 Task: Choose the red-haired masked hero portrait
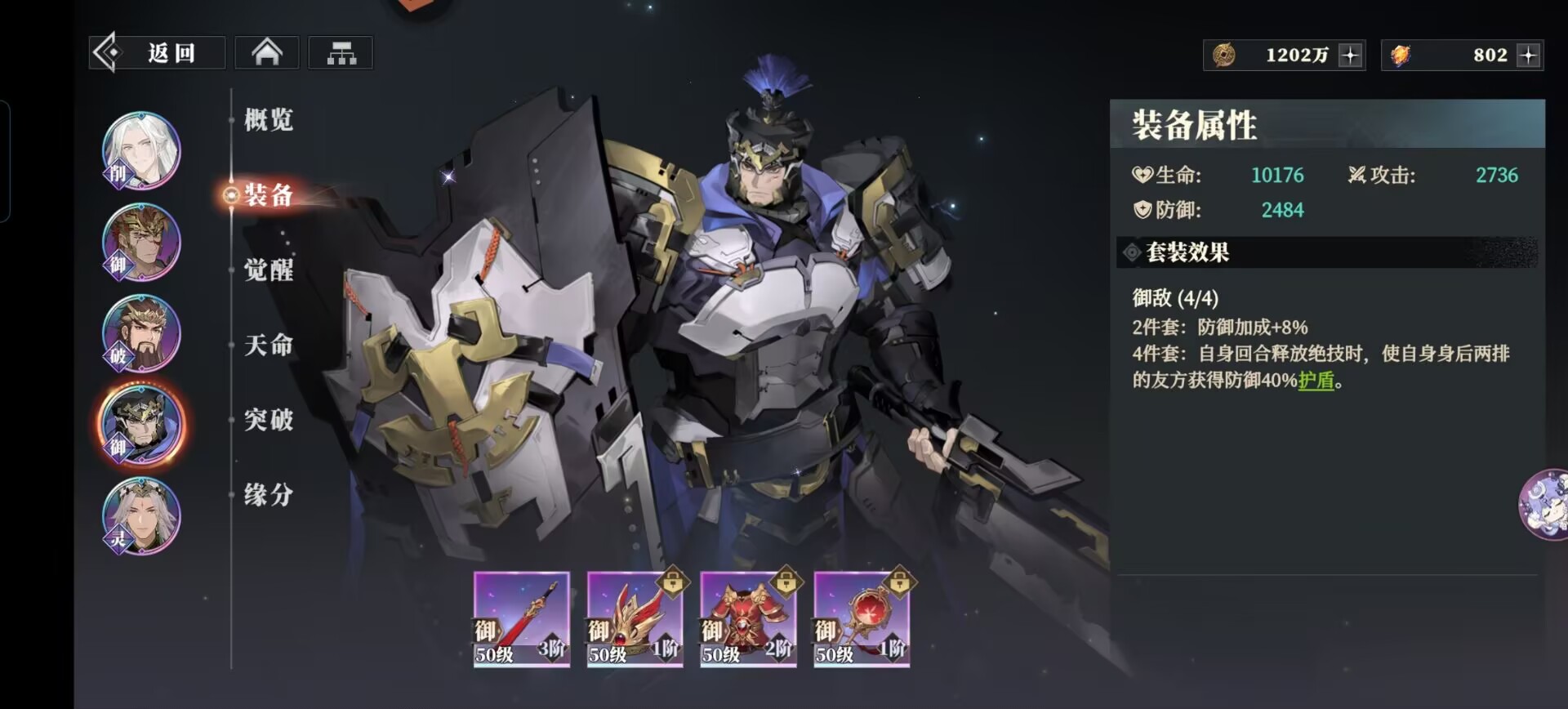141,243
